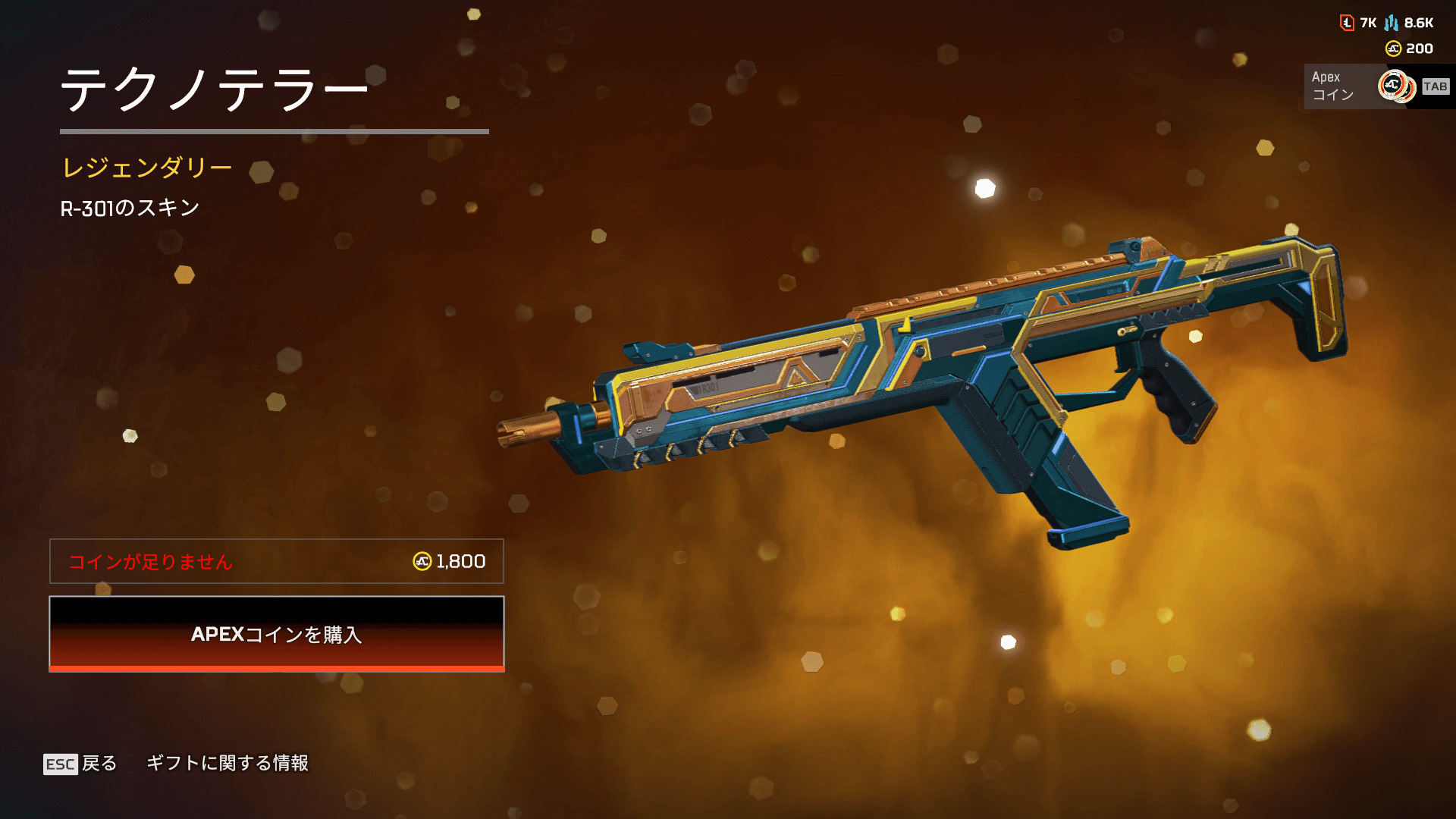Open ギフトに関する情報 link
The image size is (1456, 819).
[x=227, y=763]
